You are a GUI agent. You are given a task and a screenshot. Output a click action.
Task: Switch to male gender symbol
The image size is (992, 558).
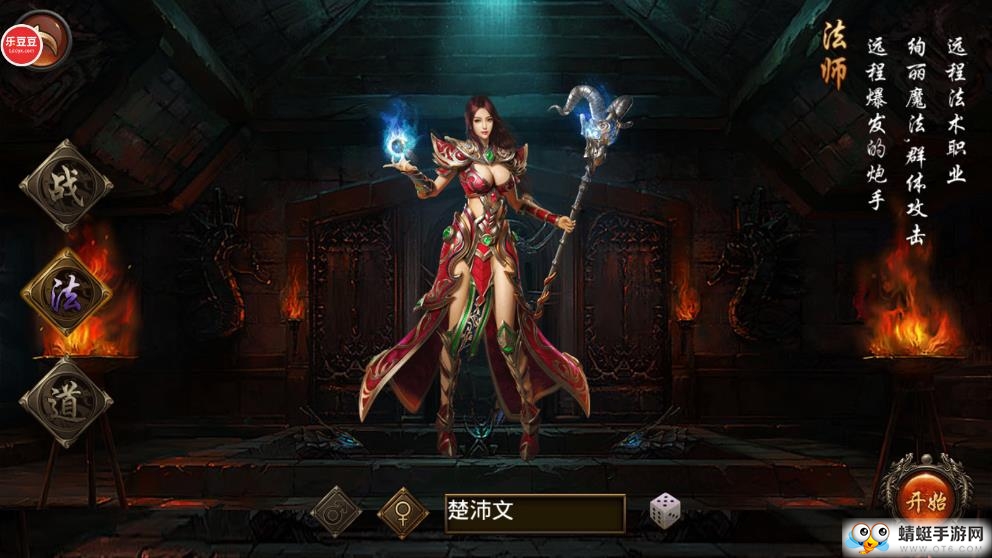click(336, 511)
